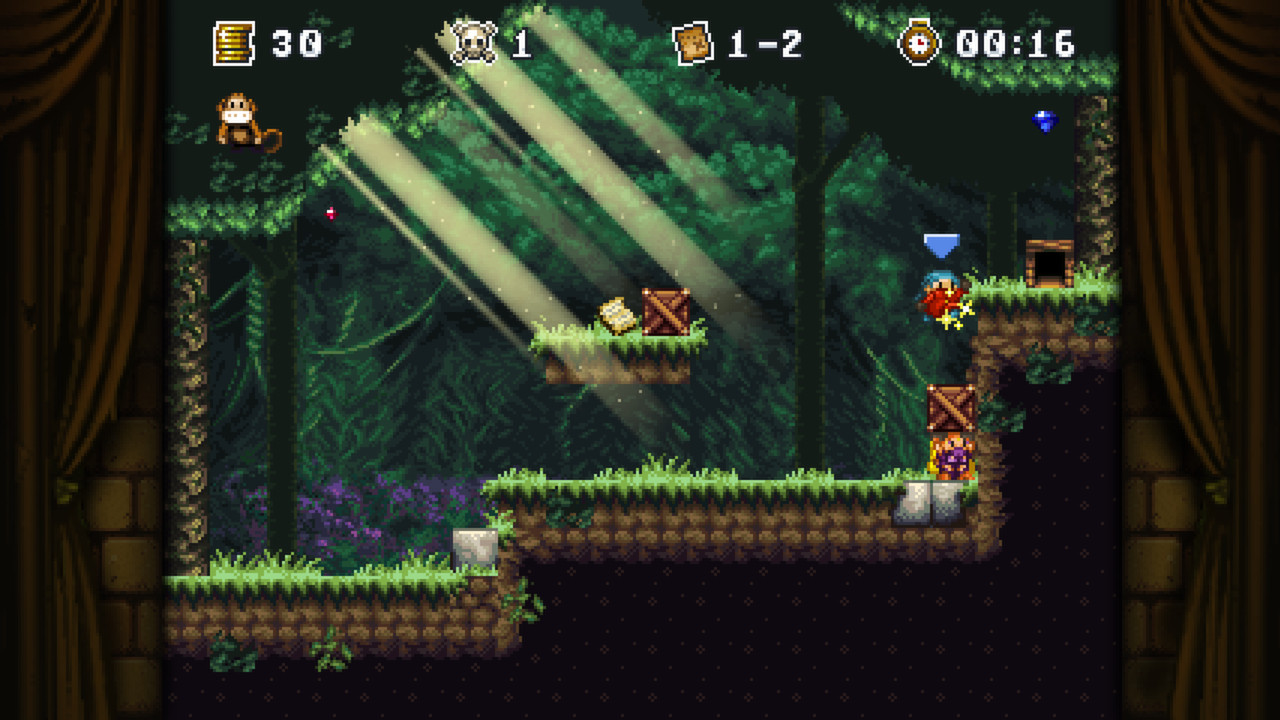Viewport: 1280px width, 720px height.
Task: Click the blue arrow marker above the hero
Action: coord(941,243)
